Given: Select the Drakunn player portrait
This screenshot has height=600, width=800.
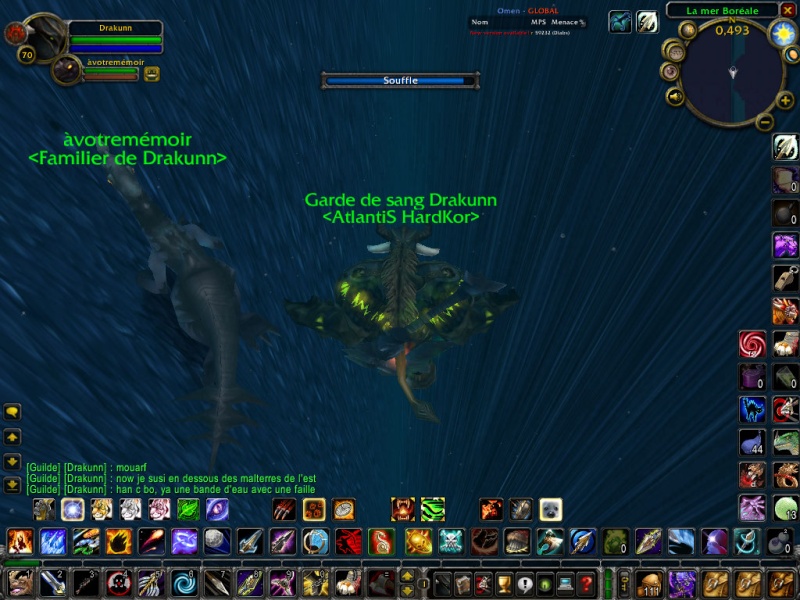Looking at the screenshot, I should click(x=42, y=36).
